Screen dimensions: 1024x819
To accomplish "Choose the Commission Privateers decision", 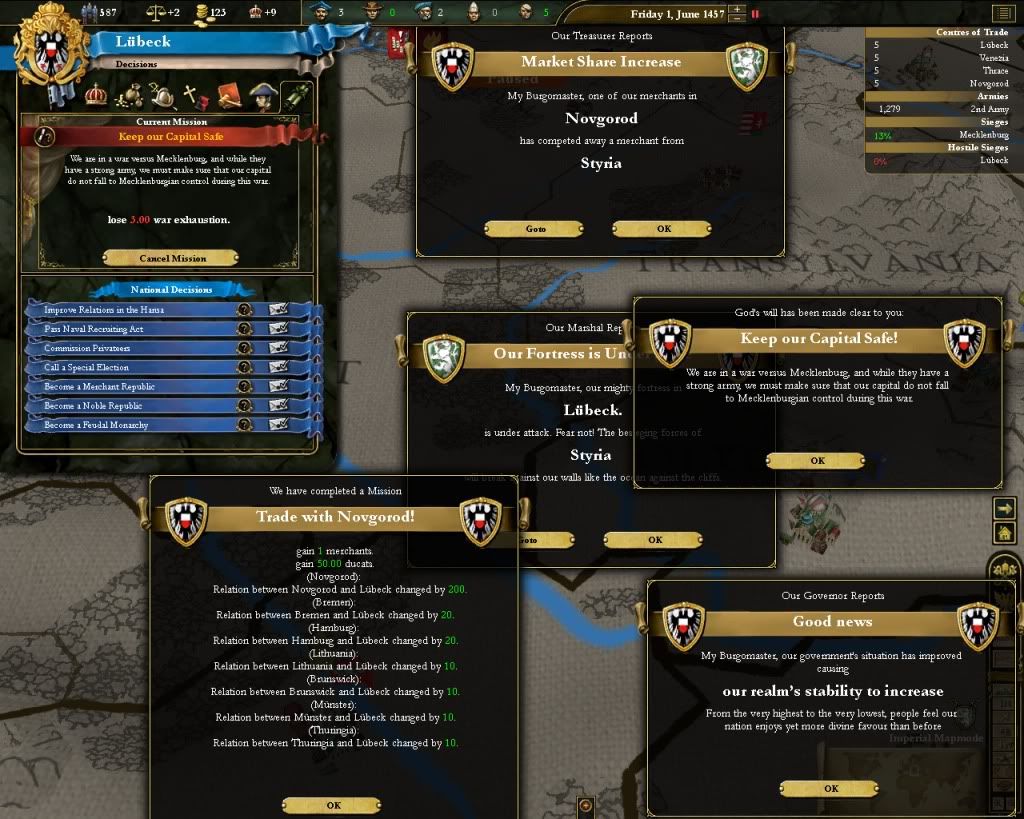I will (x=278, y=348).
